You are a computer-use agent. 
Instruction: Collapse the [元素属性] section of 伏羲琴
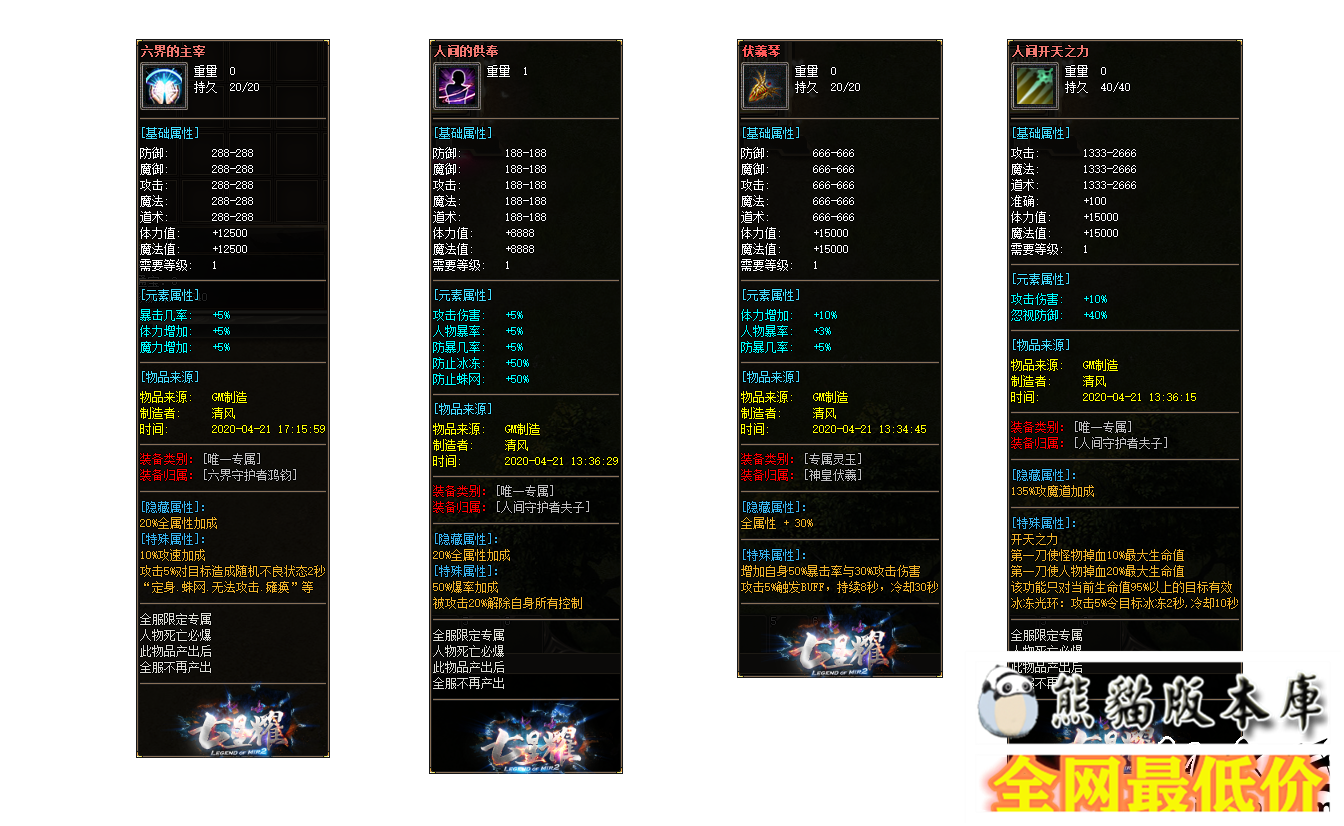771,293
